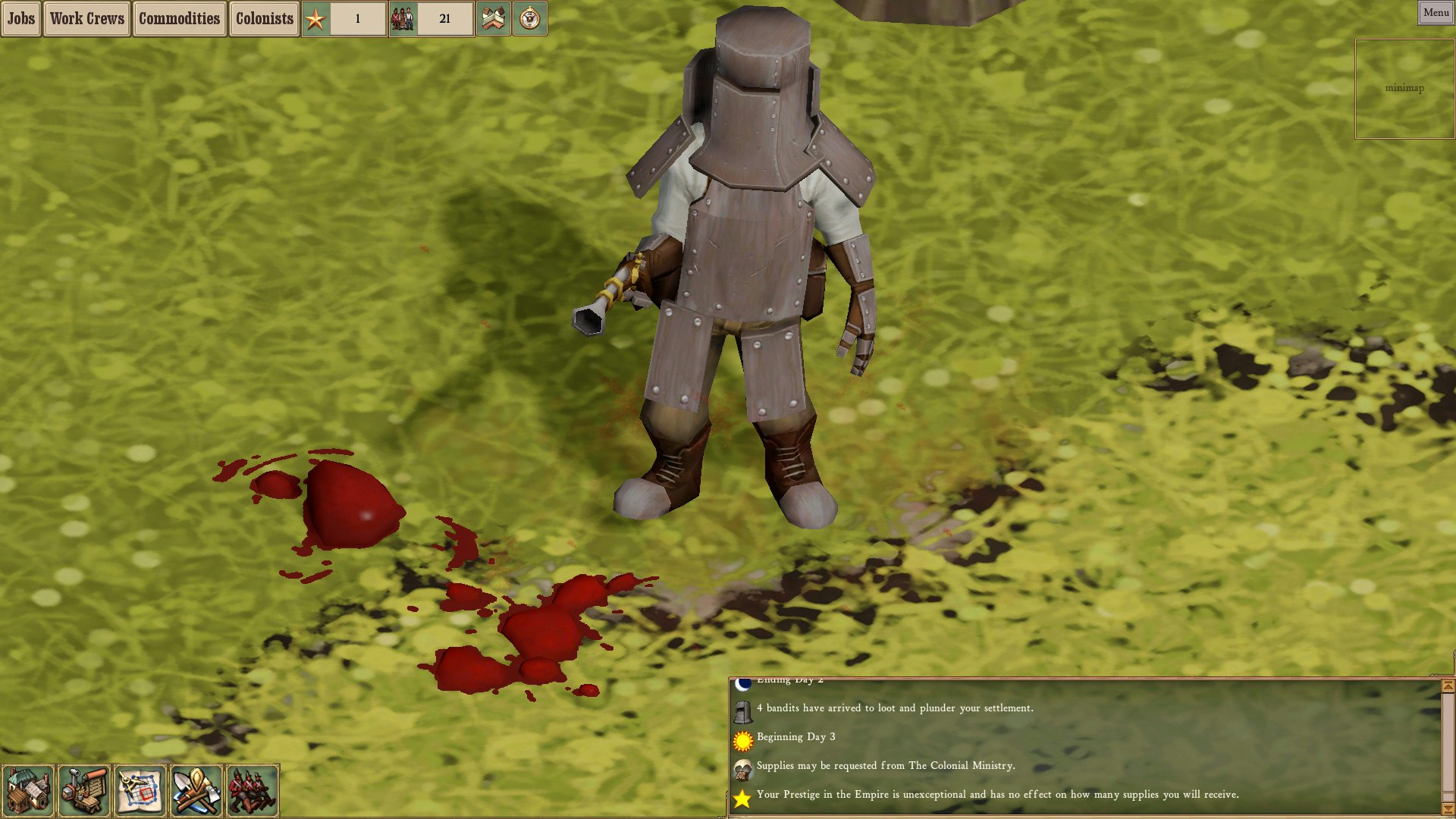Open the workshop modules panel
The image size is (1456, 819).
coord(83,790)
